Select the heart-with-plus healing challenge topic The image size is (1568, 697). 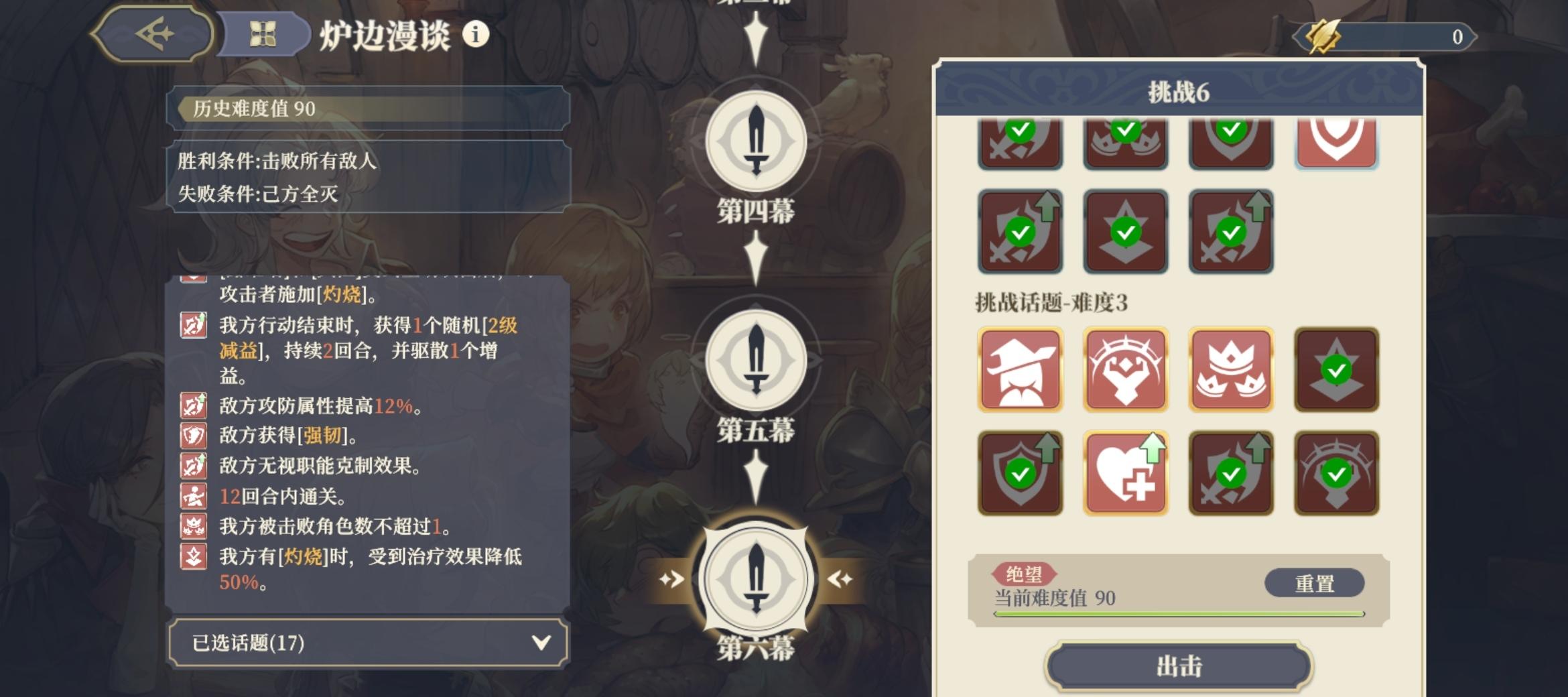click(x=1125, y=472)
